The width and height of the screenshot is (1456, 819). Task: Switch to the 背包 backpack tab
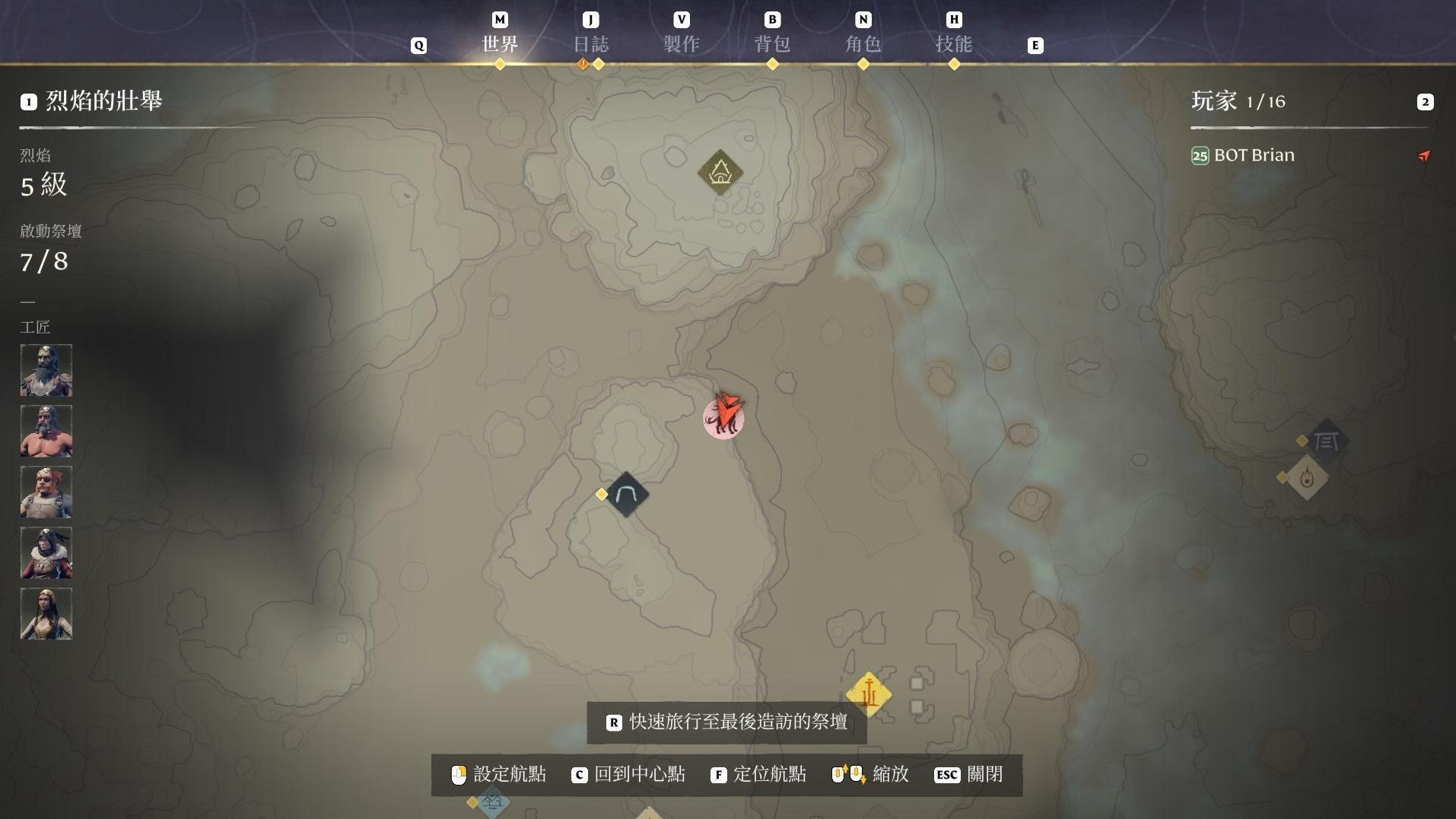[772, 43]
